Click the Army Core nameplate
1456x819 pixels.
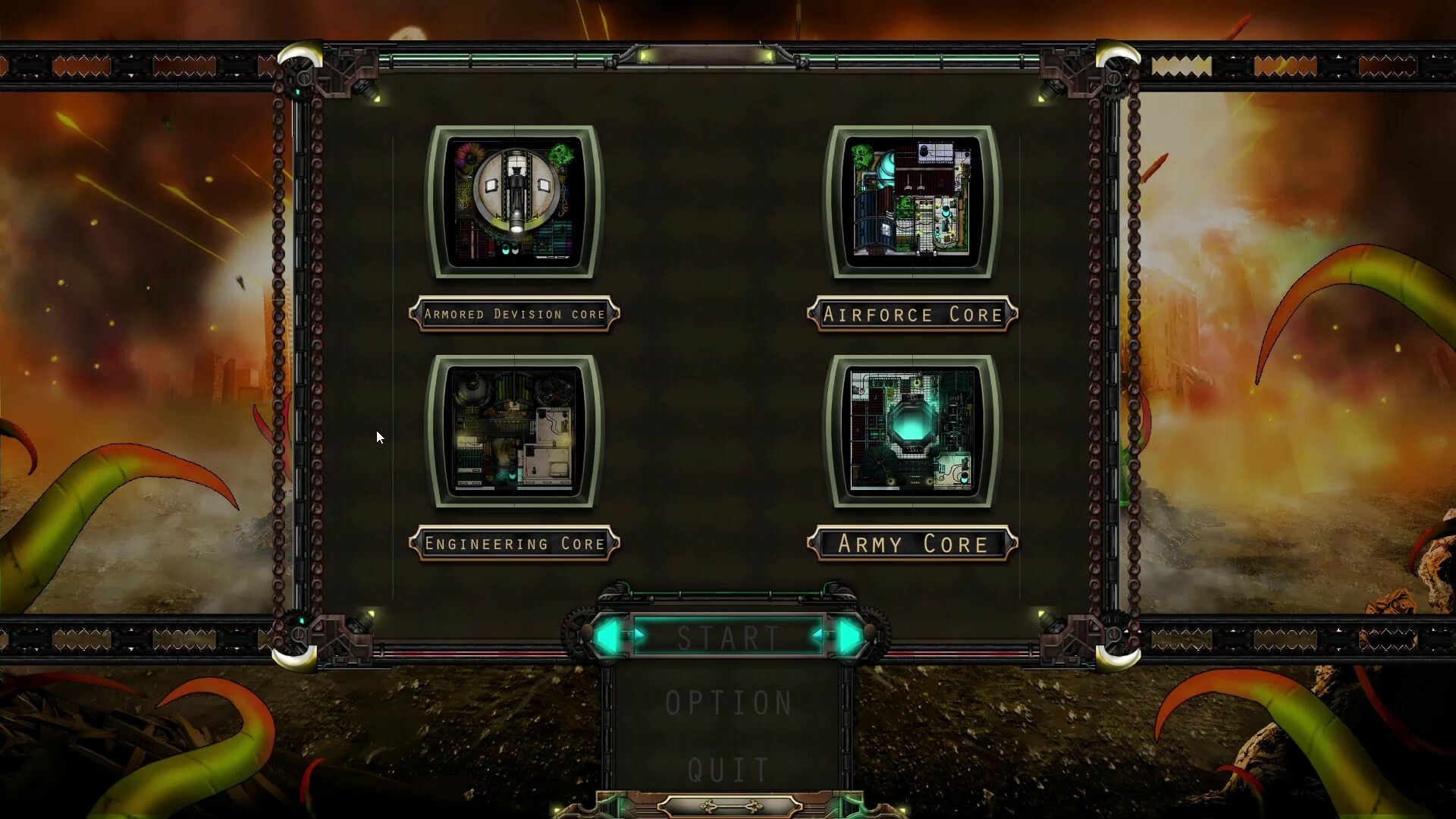912,544
